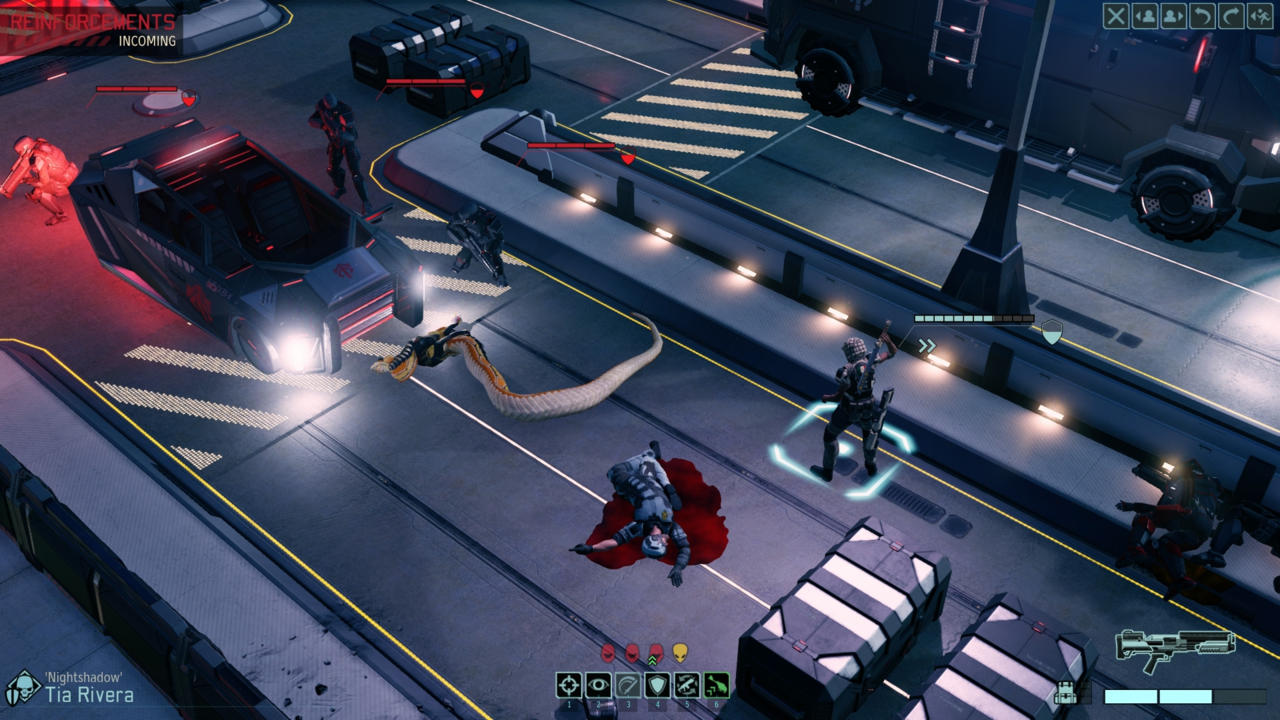The width and height of the screenshot is (1280, 720).
Task: Target the first red enemy head icon
Action: tap(609, 650)
